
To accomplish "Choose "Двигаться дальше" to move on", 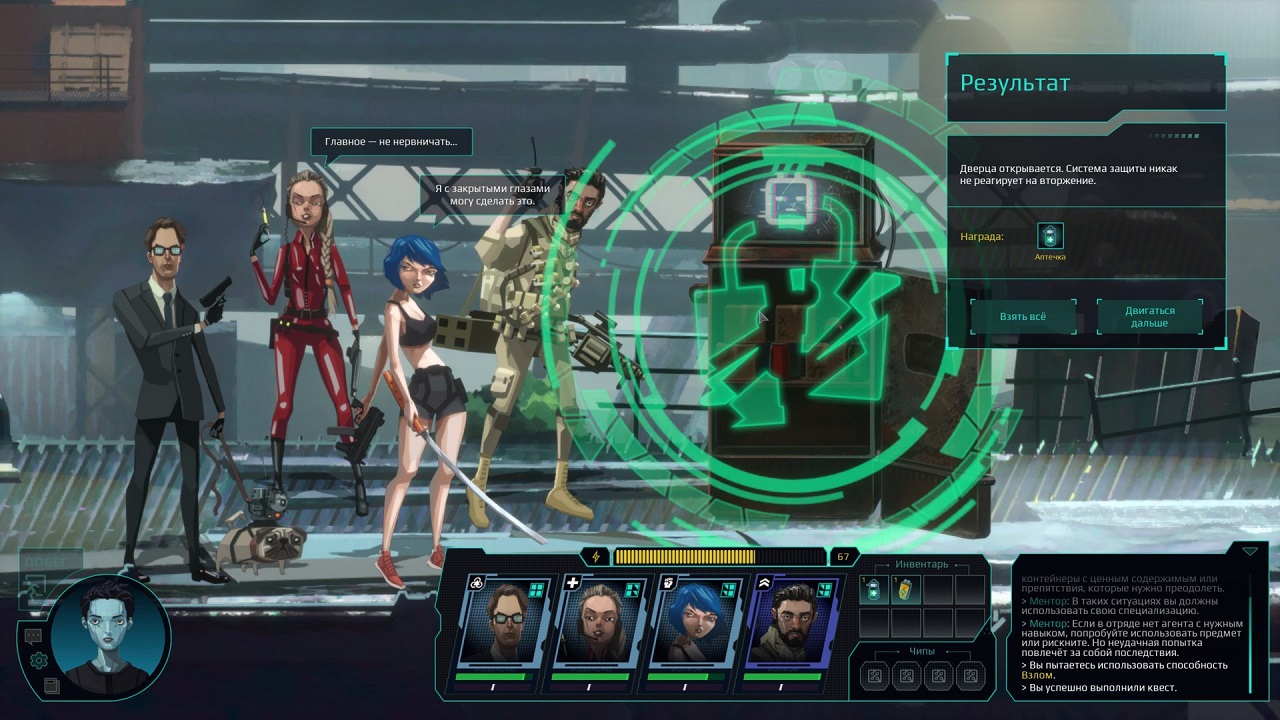I will 1150,316.
